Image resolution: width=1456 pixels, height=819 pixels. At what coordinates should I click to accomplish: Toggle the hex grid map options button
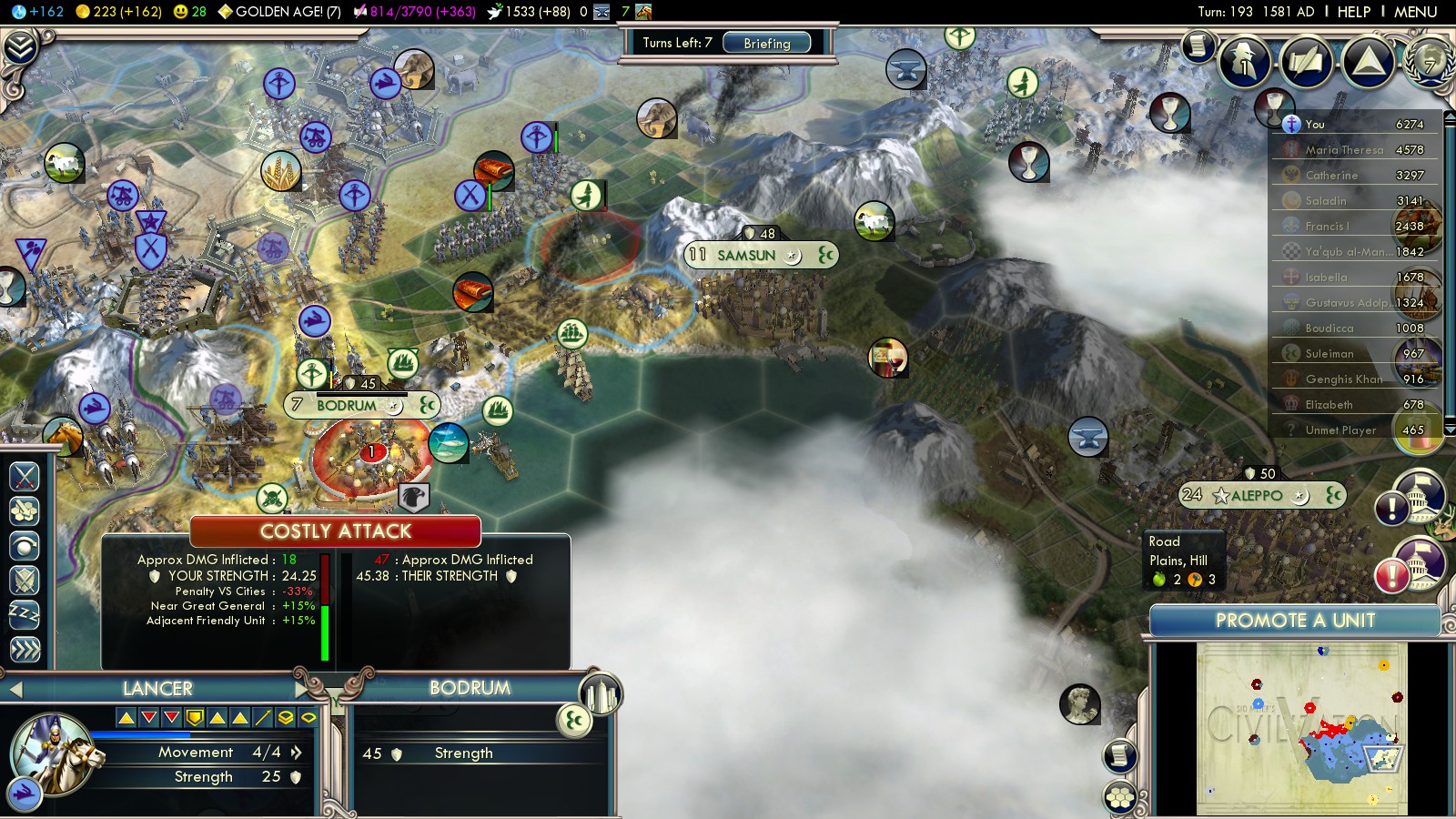[1120, 798]
